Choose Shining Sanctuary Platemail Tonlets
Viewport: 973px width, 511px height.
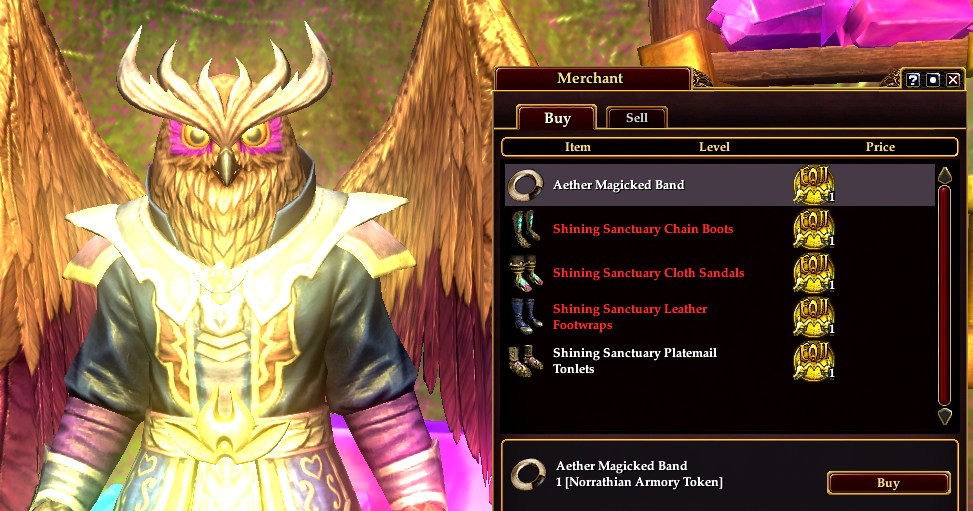pyautogui.click(x=634, y=361)
